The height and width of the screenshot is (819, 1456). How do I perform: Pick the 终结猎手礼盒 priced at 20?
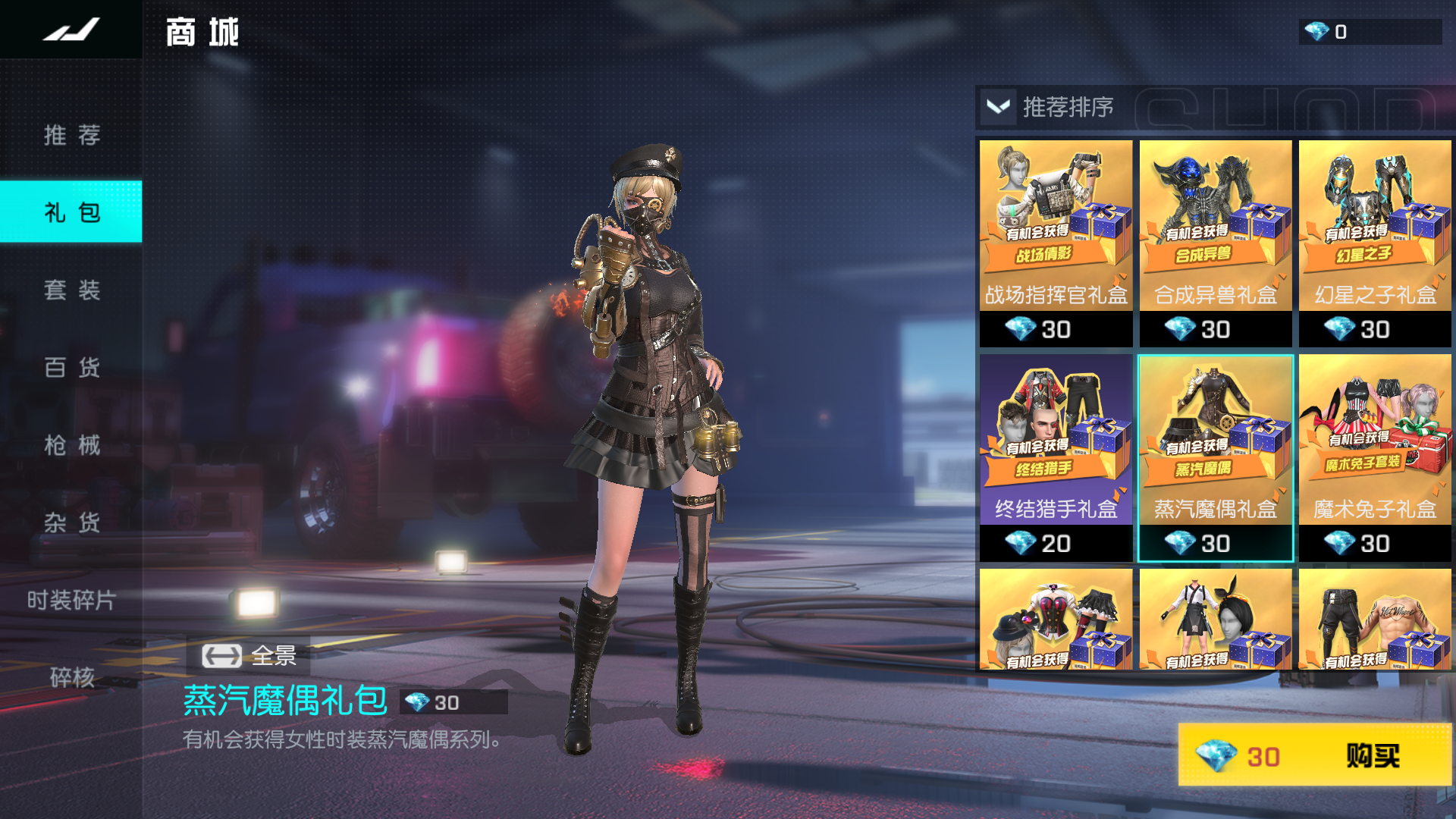pyautogui.click(x=1056, y=457)
